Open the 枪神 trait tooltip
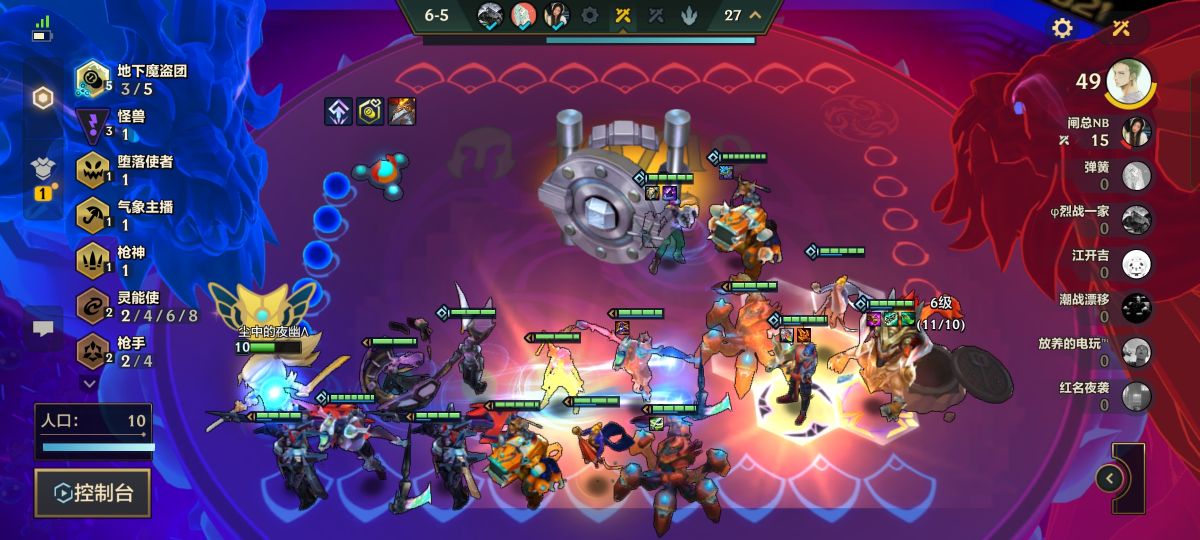Screen dimensions: 1200x540 pos(115,261)
